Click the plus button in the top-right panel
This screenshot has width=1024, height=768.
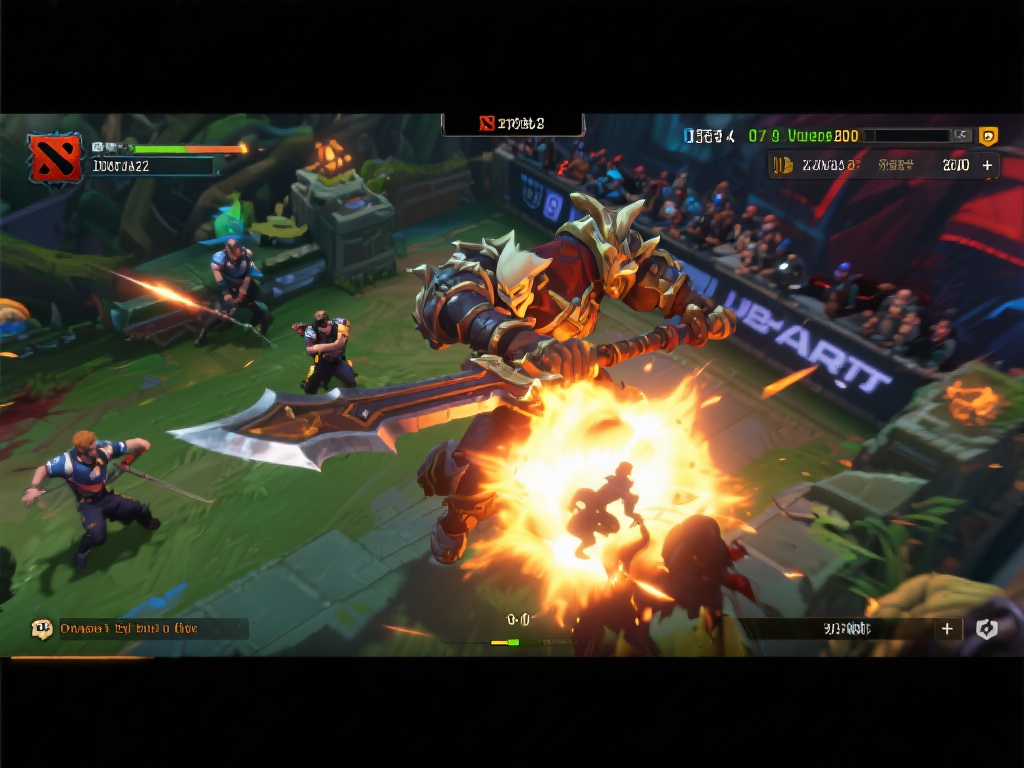(x=987, y=166)
